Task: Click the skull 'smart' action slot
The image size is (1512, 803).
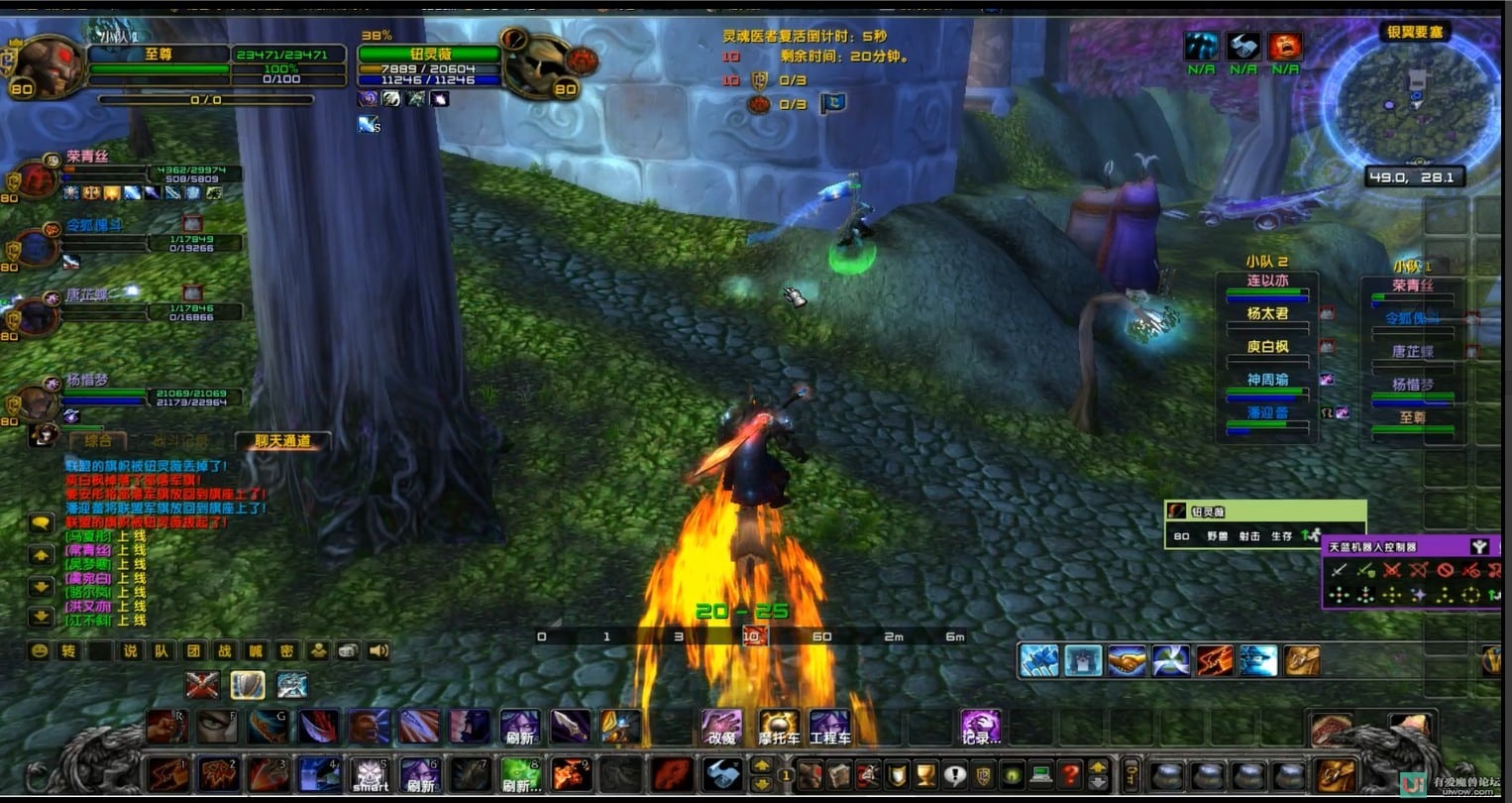Action: [371, 774]
